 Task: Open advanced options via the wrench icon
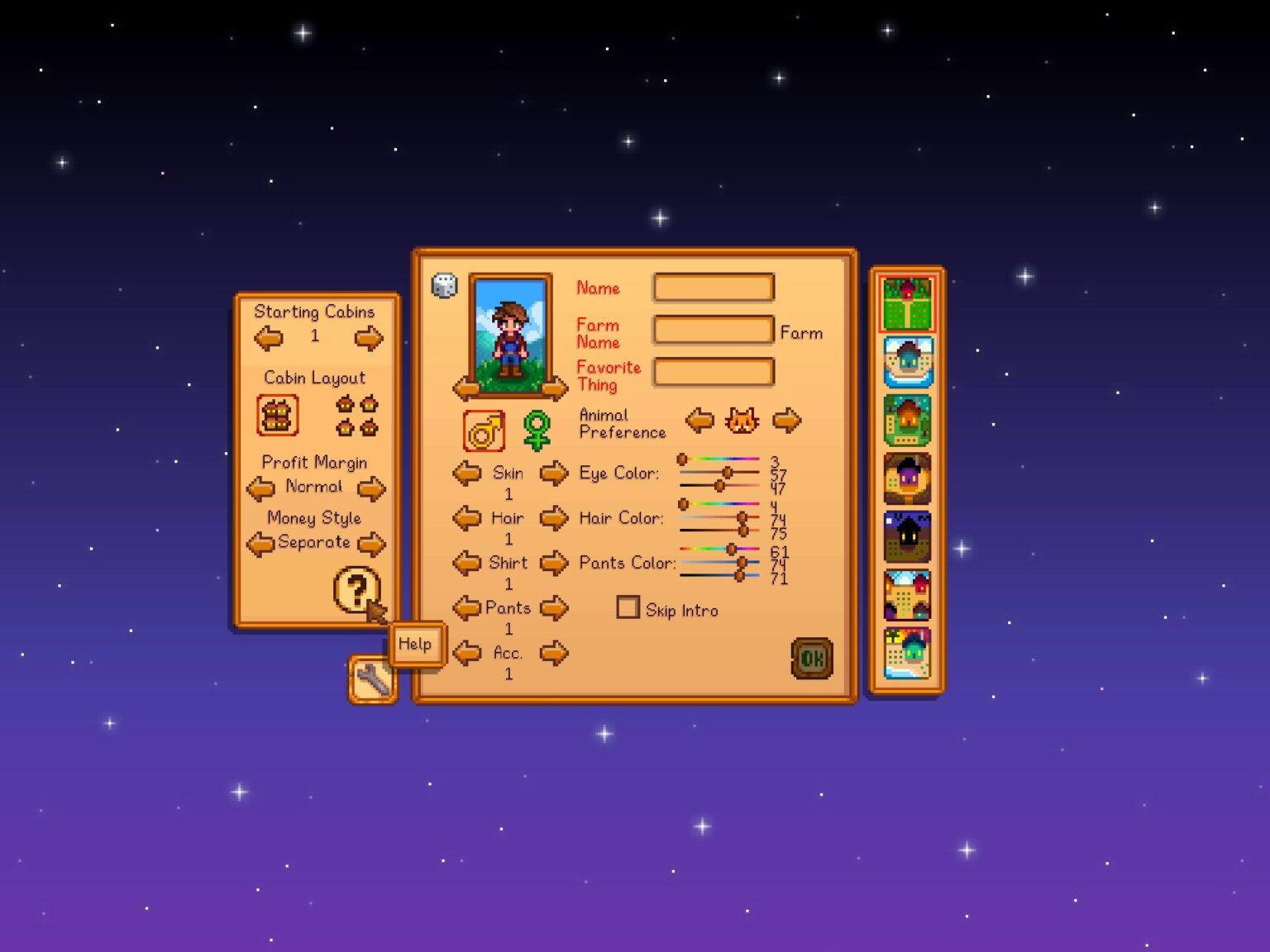point(371,679)
